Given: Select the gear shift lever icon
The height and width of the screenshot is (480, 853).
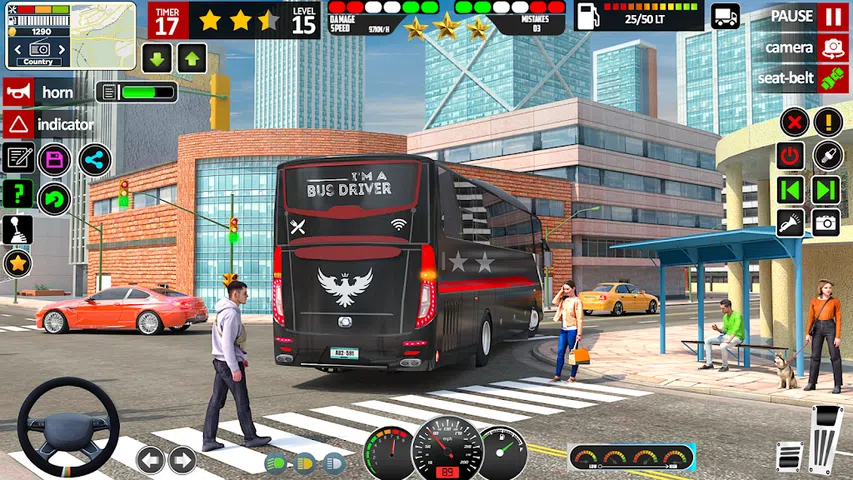Looking at the screenshot, I should tap(18, 229).
